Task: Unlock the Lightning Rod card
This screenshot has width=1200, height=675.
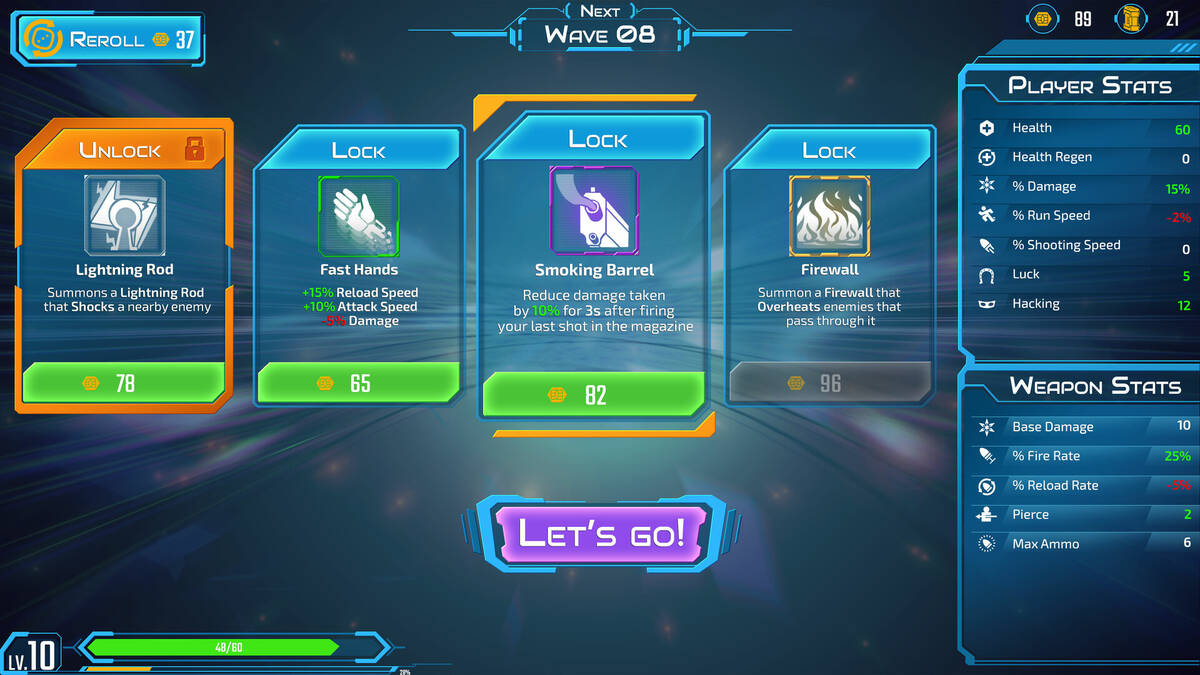Action: point(125,150)
